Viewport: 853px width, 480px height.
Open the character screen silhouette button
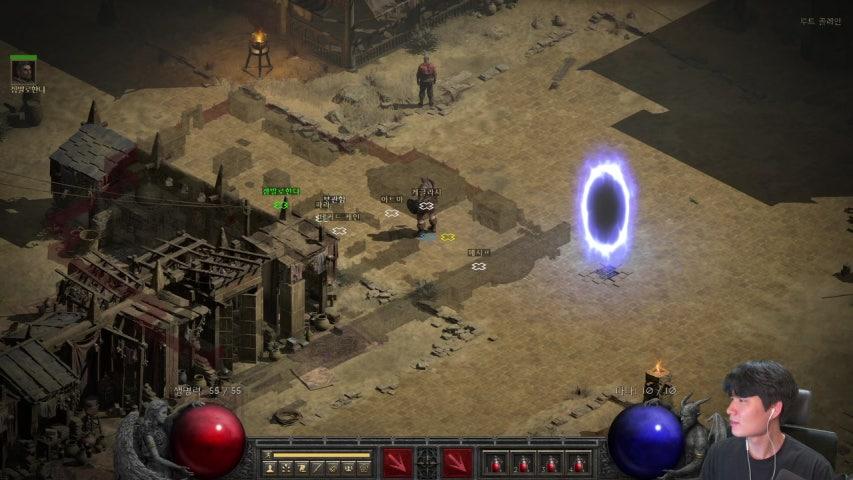pos(269,468)
